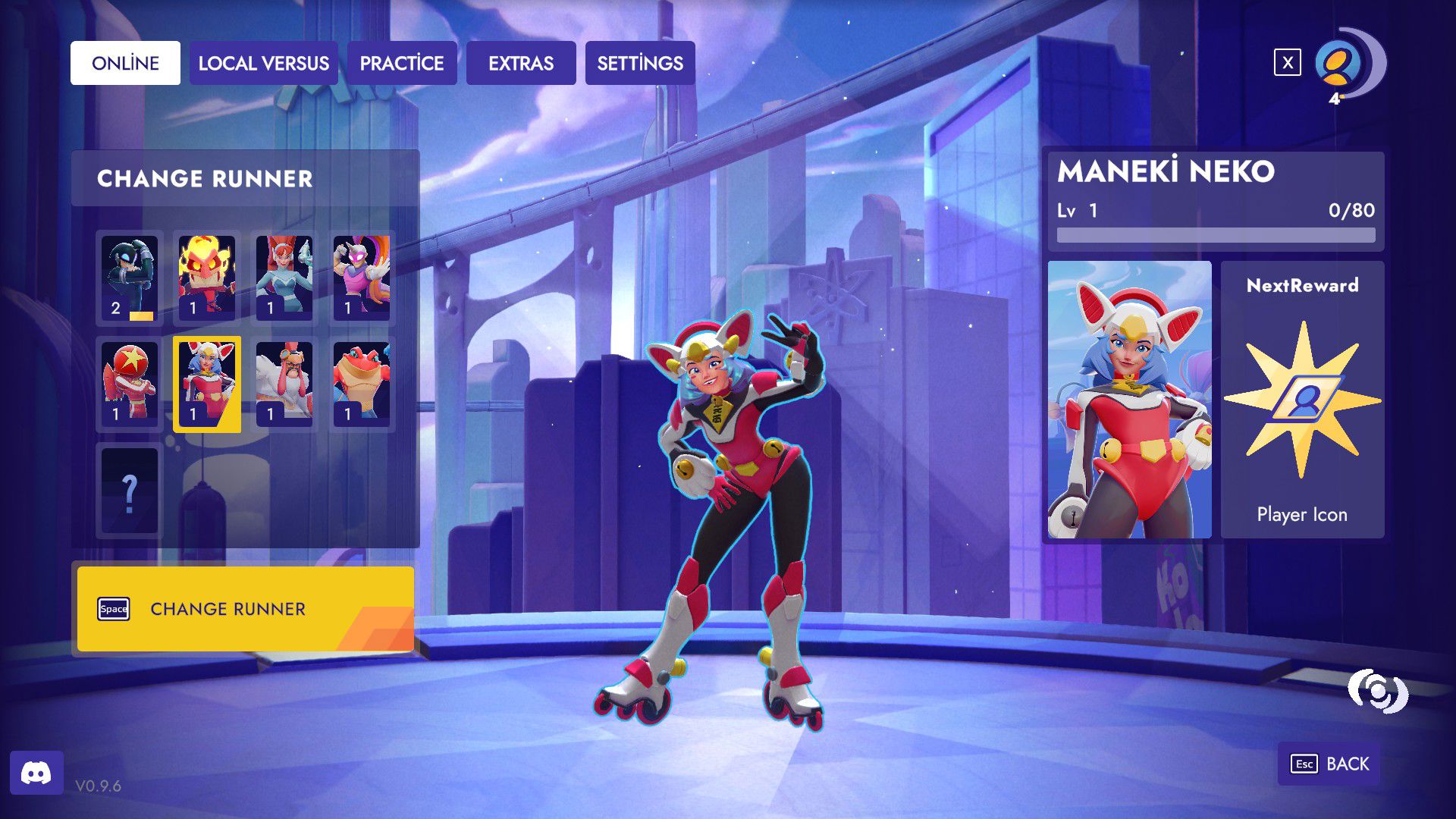
Task: Select the dark ninja runner card
Action: click(x=130, y=278)
